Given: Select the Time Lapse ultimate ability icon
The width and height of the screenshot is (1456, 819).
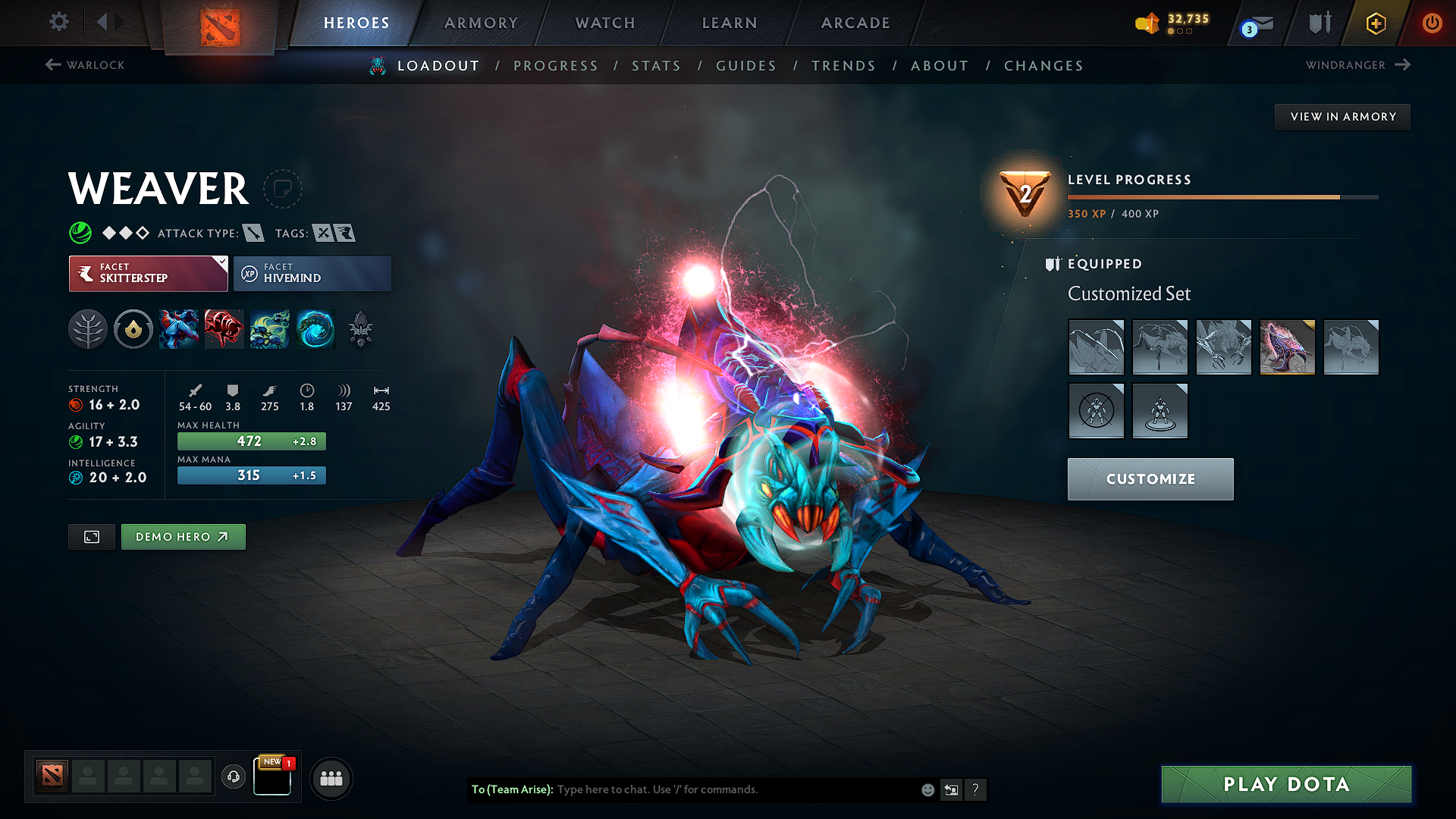Looking at the screenshot, I should tap(315, 329).
